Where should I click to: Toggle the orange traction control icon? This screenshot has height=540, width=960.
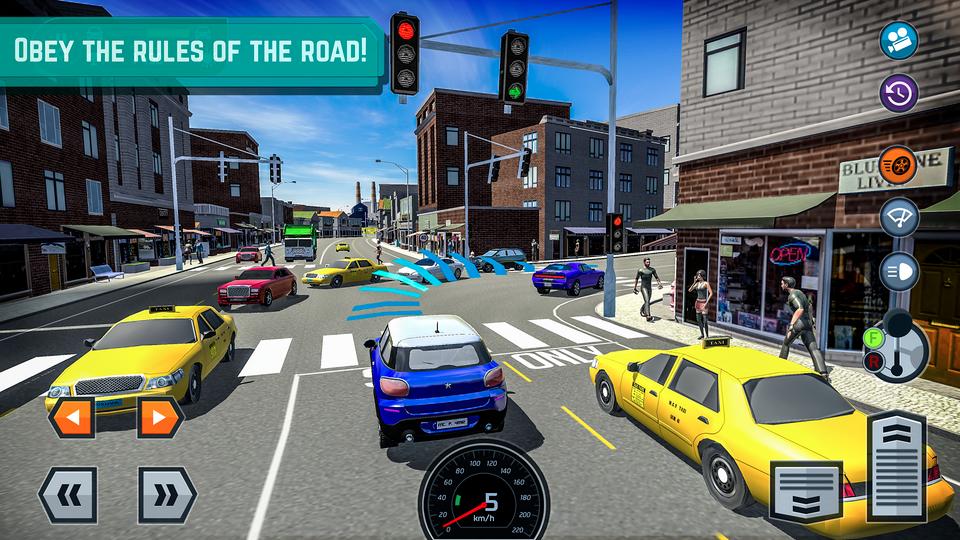[899, 162]
